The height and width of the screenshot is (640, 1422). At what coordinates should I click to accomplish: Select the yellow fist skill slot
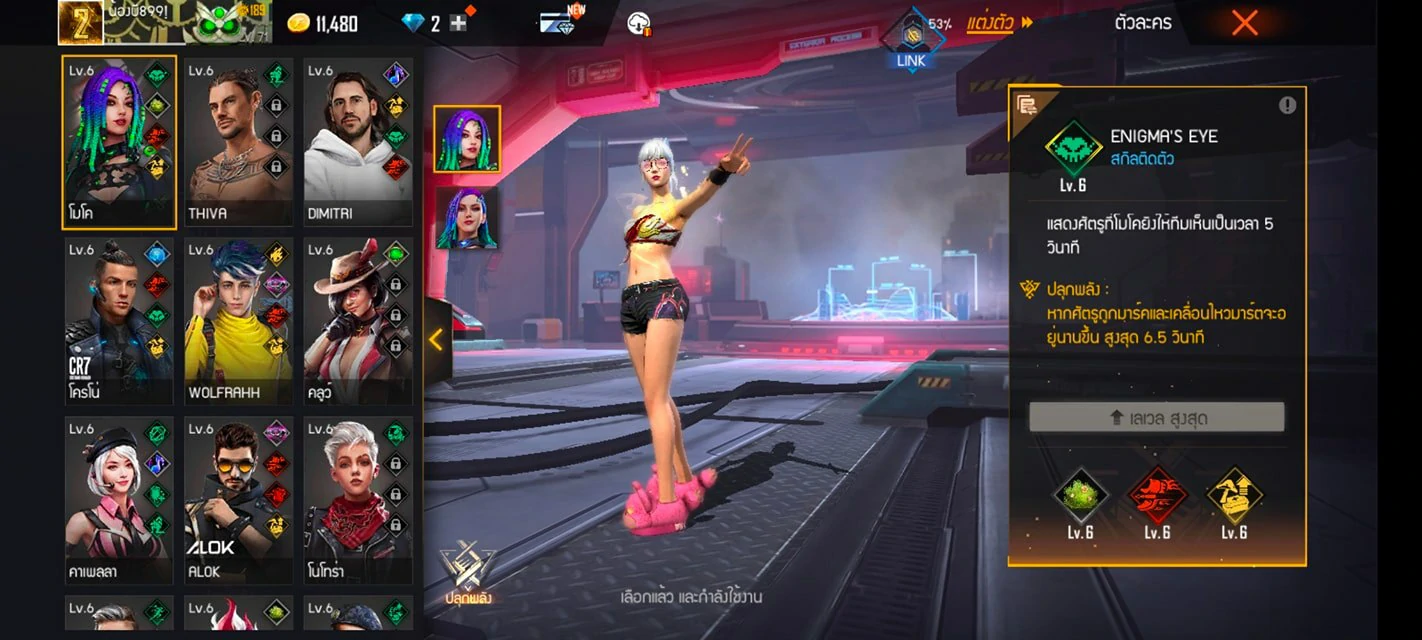(x=1234, y=496)
